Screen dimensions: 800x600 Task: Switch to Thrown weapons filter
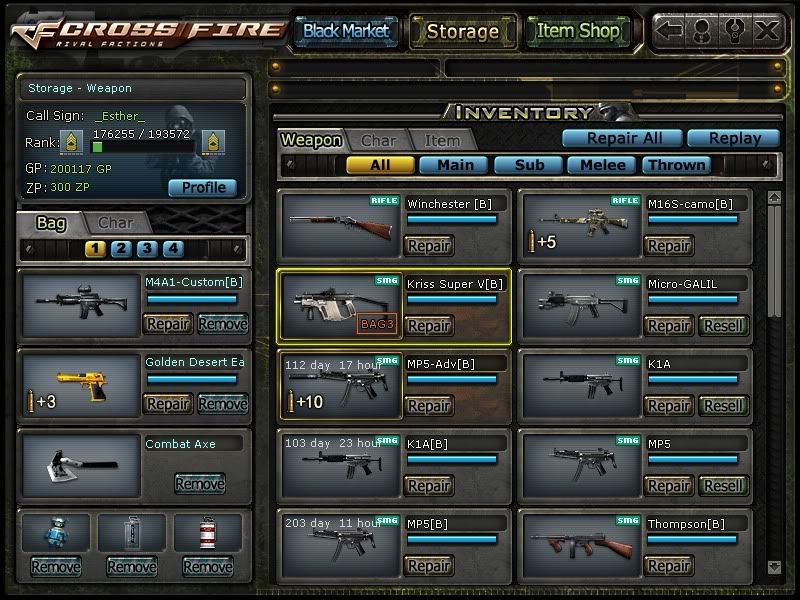pyautogui.click(x=677, y=165)
